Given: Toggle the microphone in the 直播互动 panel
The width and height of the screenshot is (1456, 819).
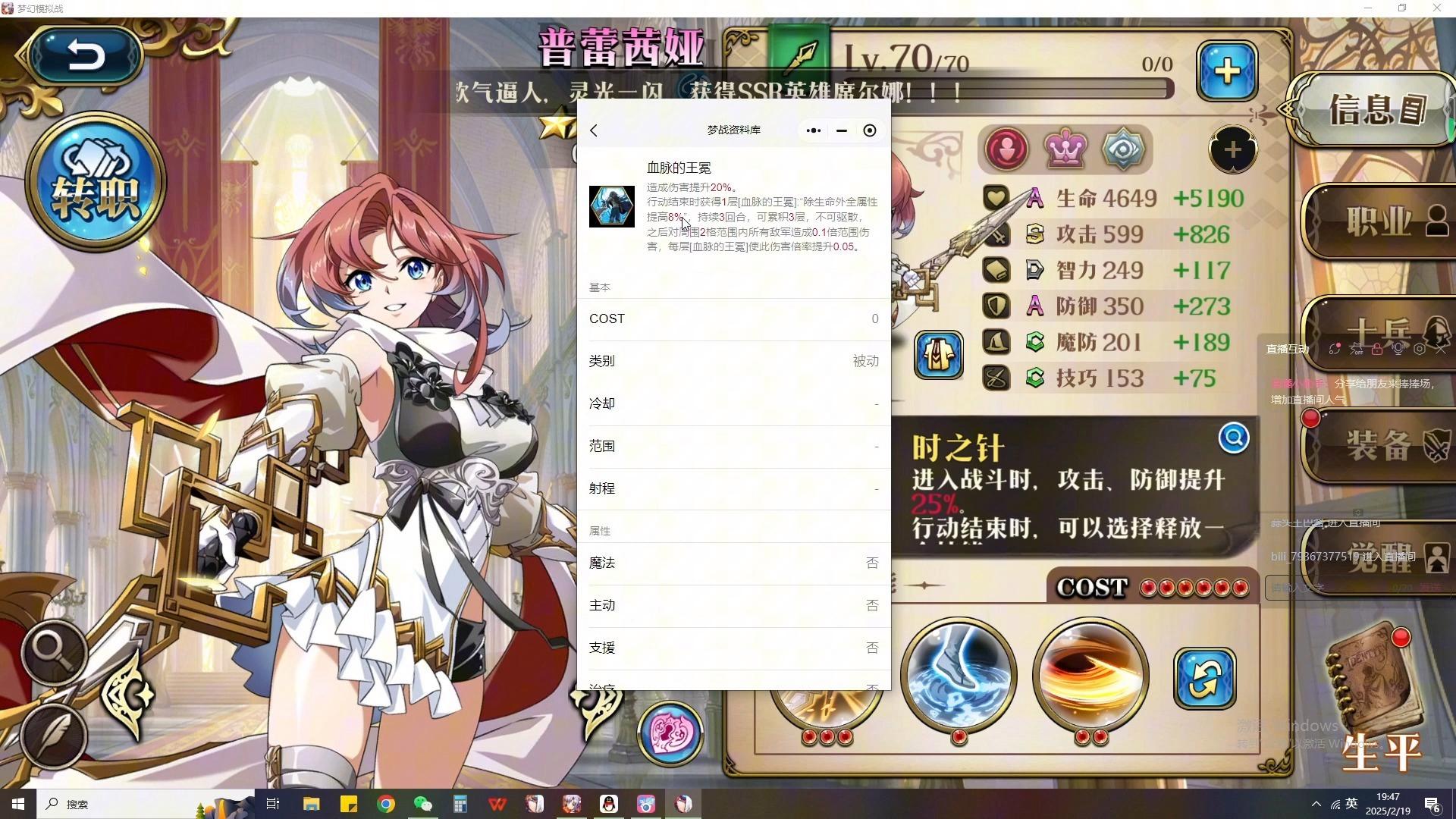Looking at the screenshot, I should tap(1398, 350).
